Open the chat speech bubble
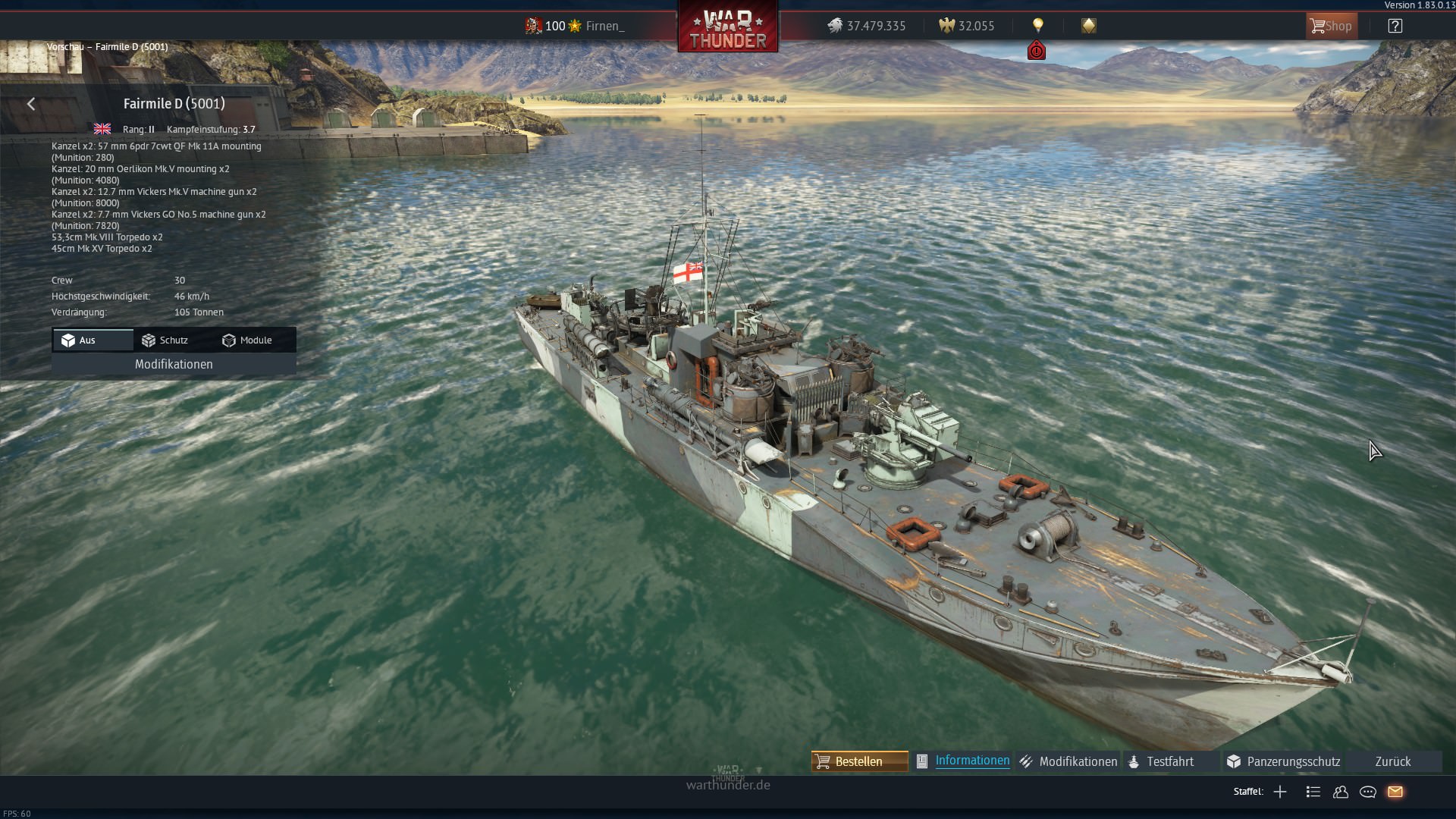The image size is (1456, 819). [1368, 792]
